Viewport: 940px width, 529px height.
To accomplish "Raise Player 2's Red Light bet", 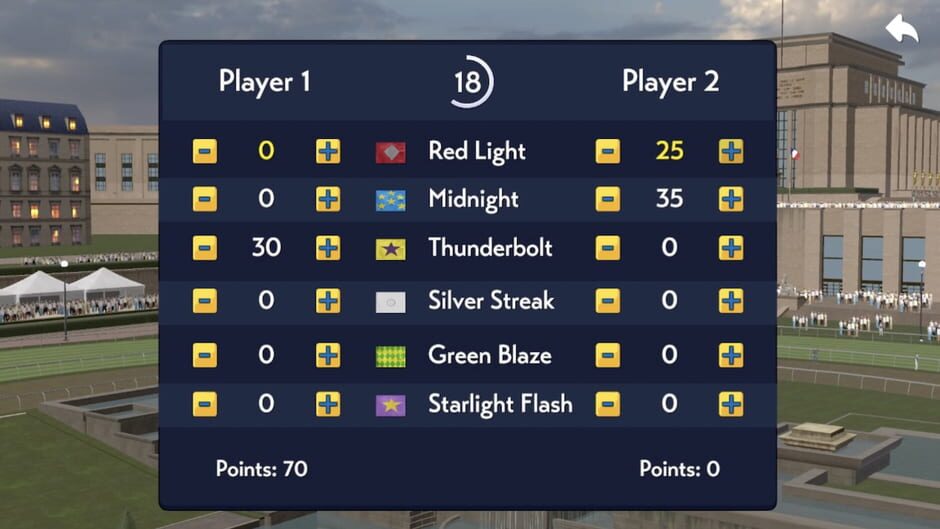I will click(x=731, y=151).
